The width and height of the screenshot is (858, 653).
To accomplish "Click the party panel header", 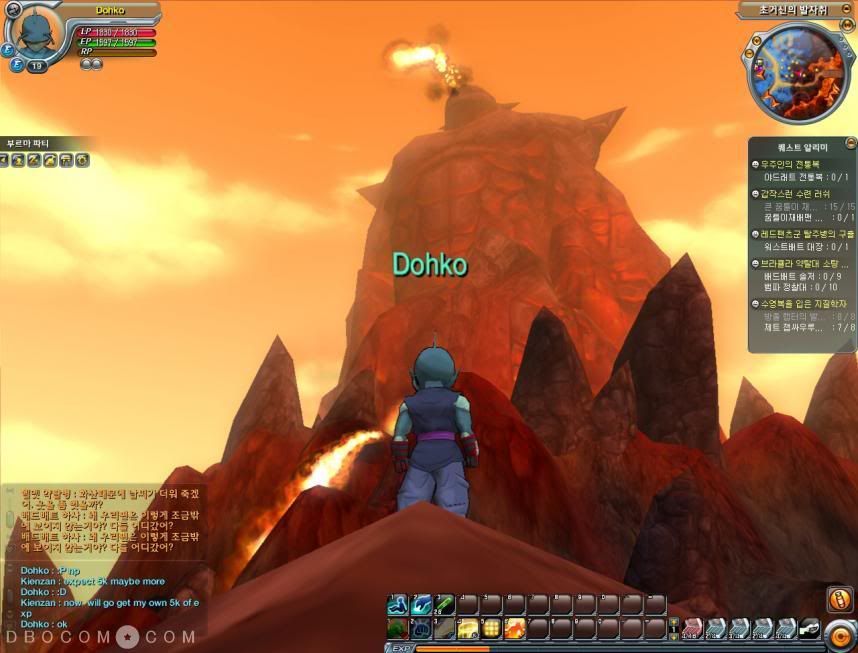I will [30, 143].
